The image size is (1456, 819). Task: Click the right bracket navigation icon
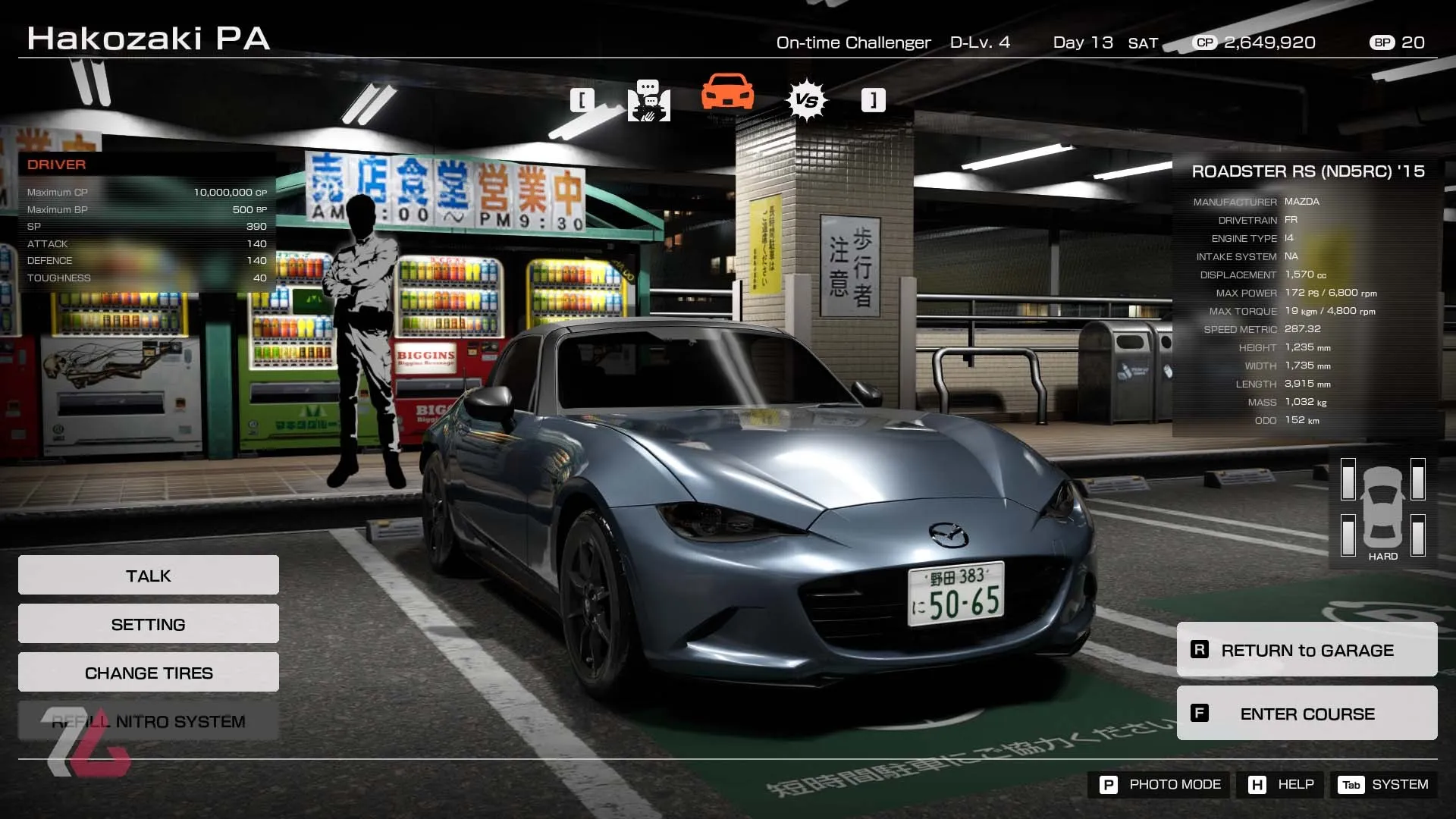pyautogui.click(x=872, y=99)
